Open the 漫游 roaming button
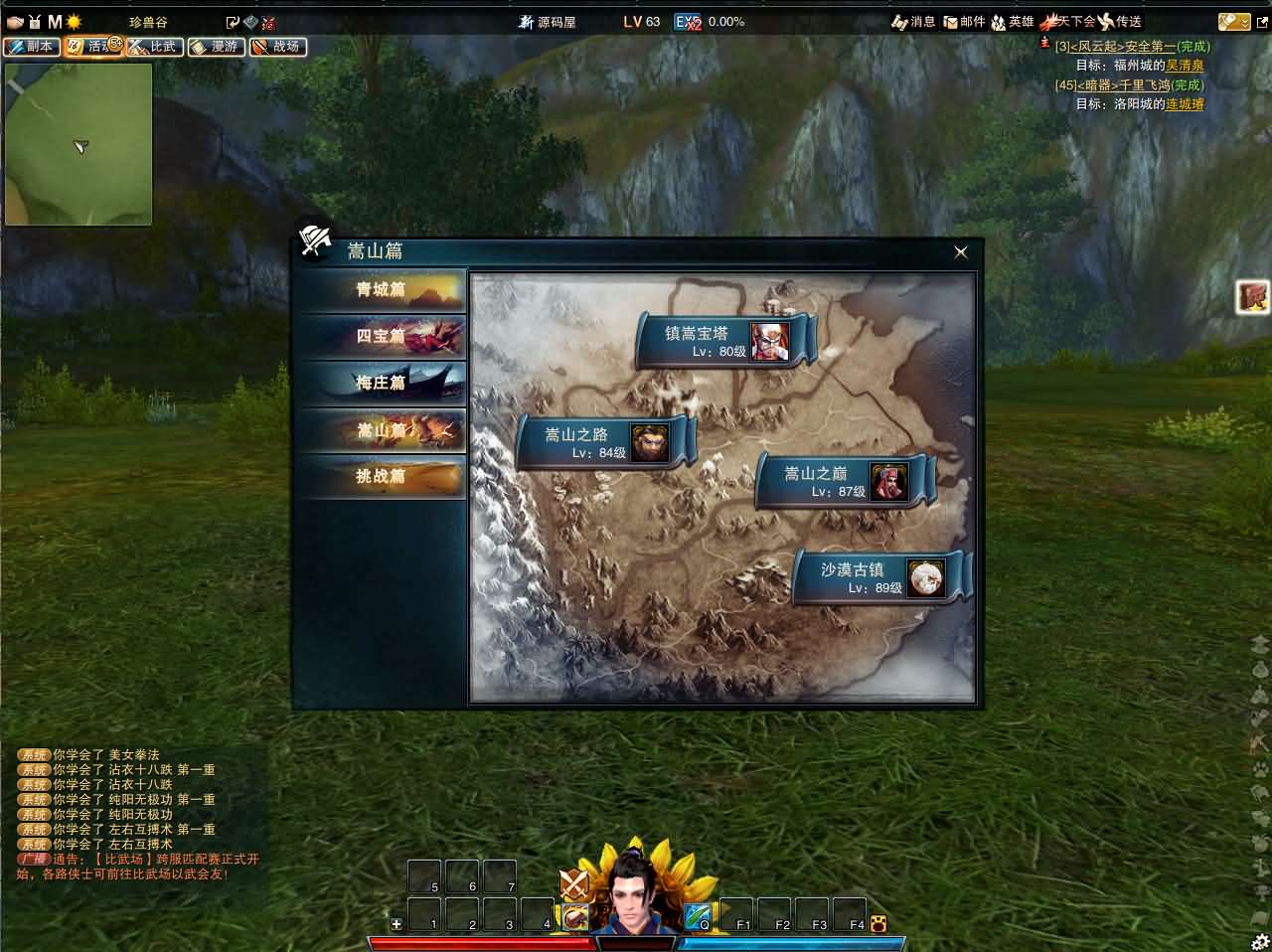The height and width of the screenshot is (952, 1272). pyautogui.click(x=216, y=47)
